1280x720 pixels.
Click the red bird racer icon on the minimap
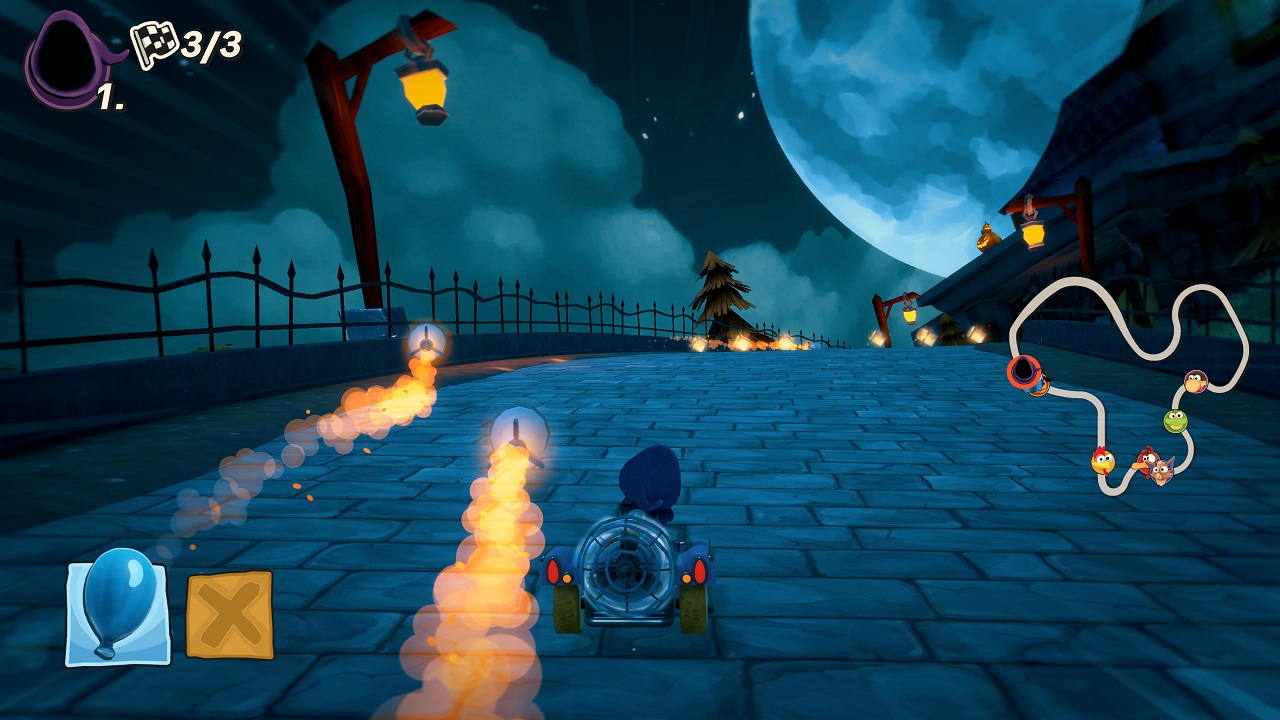[x=1147, y=458]
